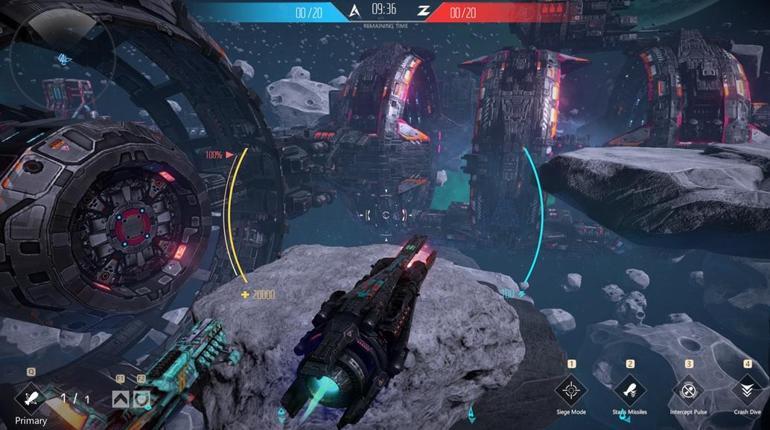Click the shield icon beside the chevron
The width and height of the screenshot is (770, 430).
pyautogui.click(x=142, y=398)
